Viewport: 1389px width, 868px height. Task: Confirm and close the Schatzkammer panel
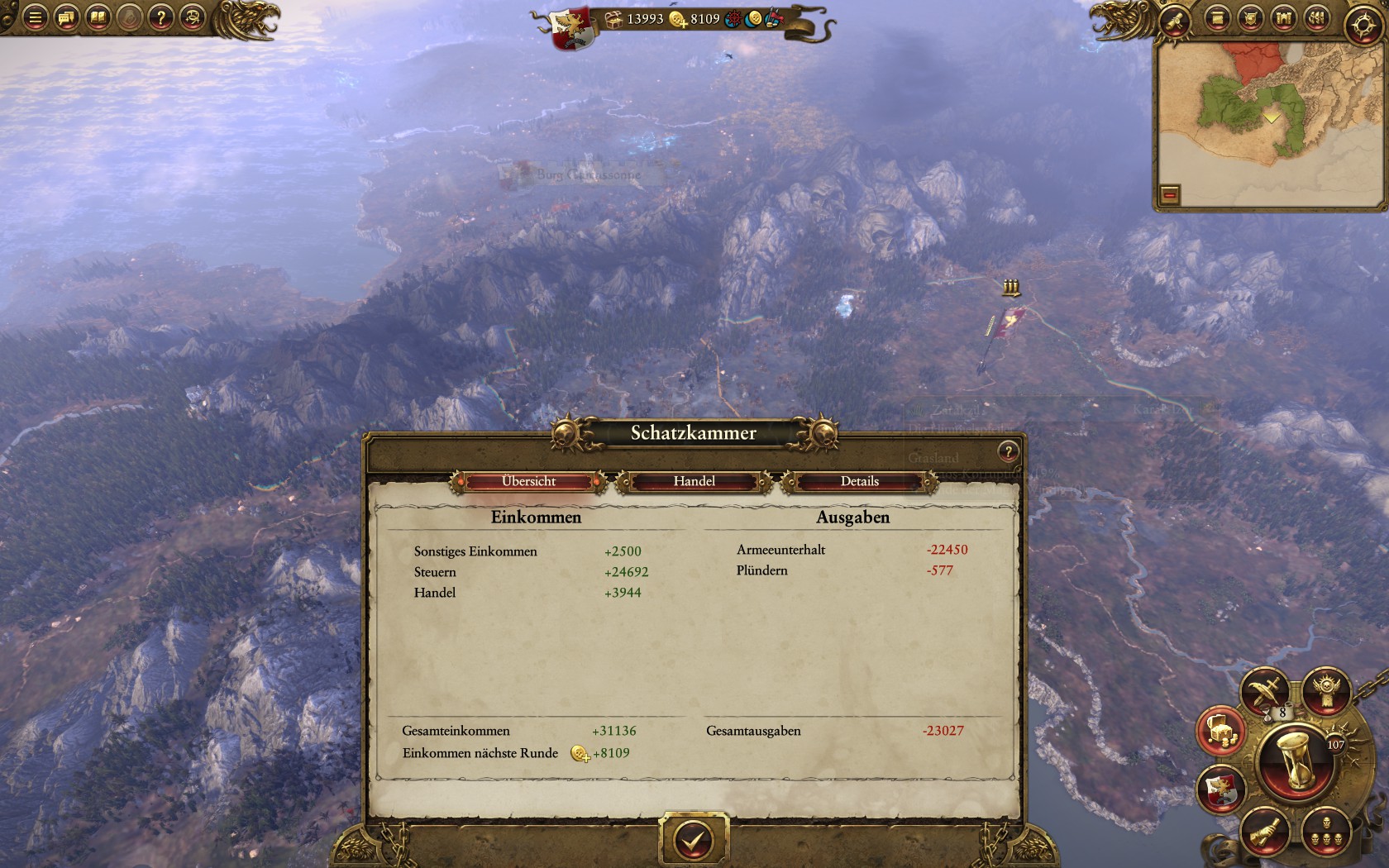click(x=693, y=841)
